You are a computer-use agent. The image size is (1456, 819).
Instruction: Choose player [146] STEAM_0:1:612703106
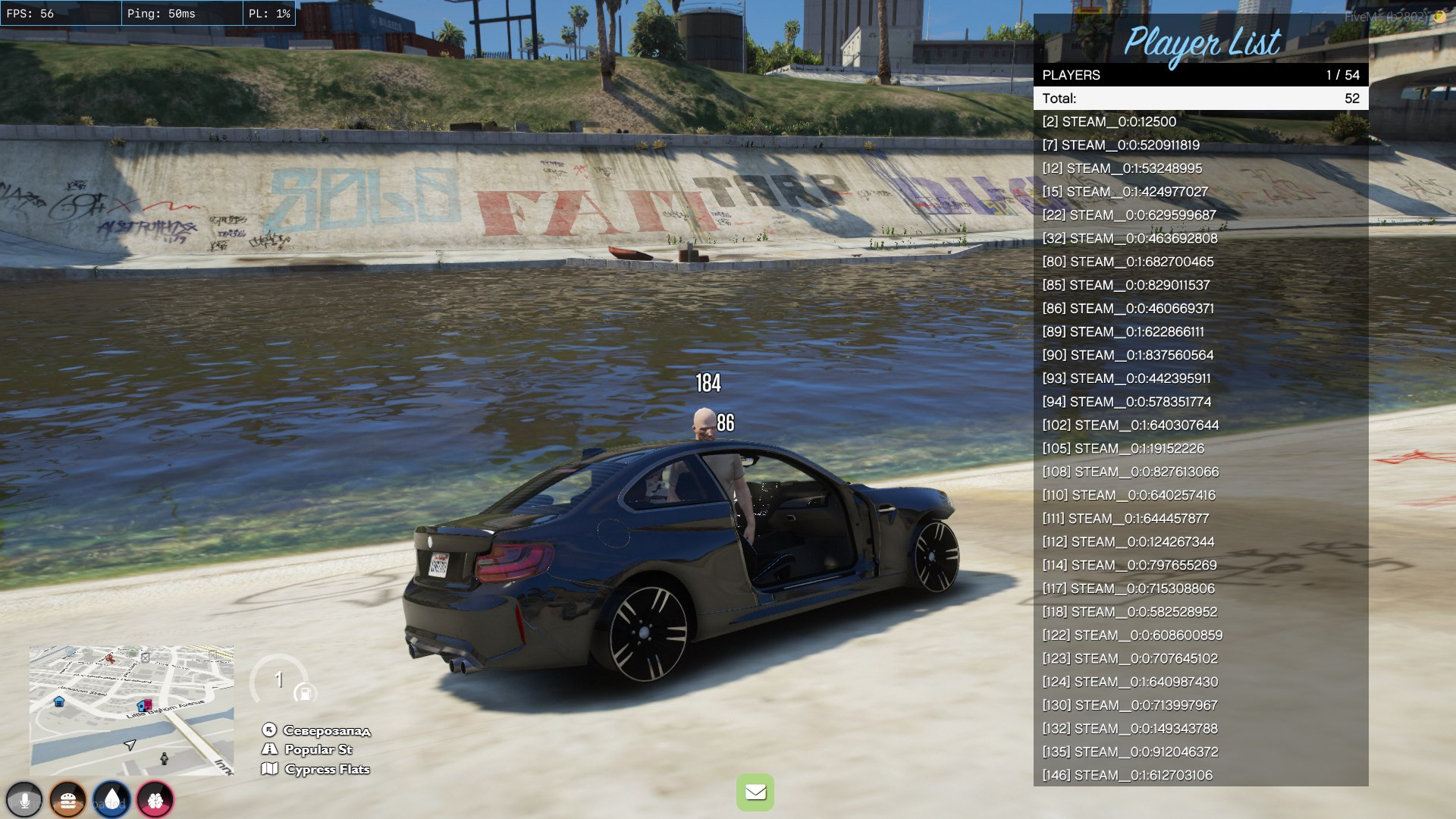pyautogui.click(x=1200, y=775)
